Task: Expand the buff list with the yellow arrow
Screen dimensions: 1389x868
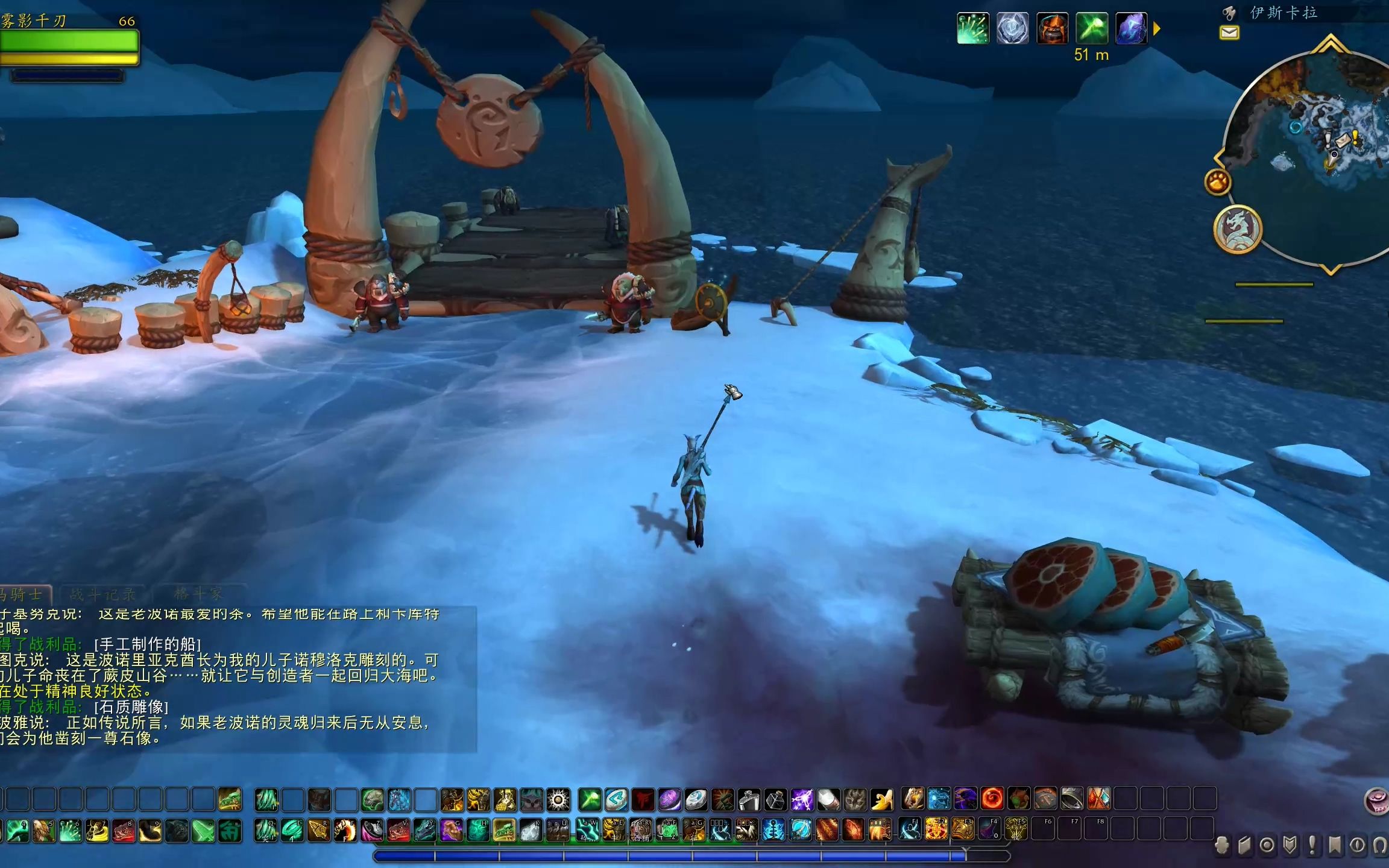Action: [1156, 28]
